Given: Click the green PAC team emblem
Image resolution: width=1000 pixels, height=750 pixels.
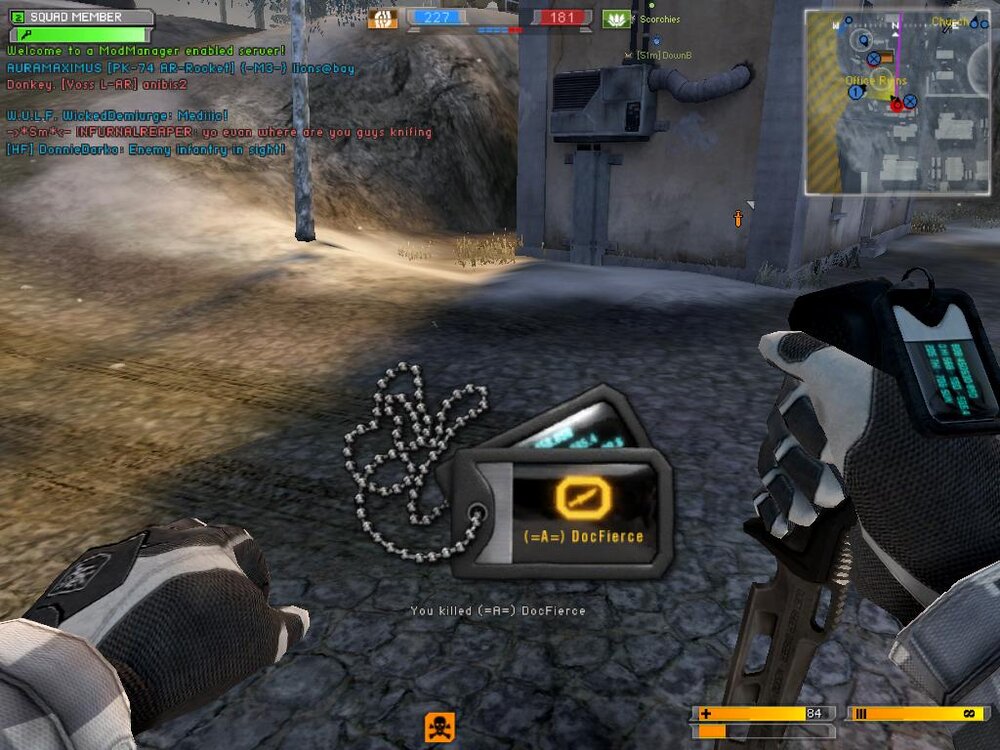Looking at the screenshot, I should pos(616,18).
